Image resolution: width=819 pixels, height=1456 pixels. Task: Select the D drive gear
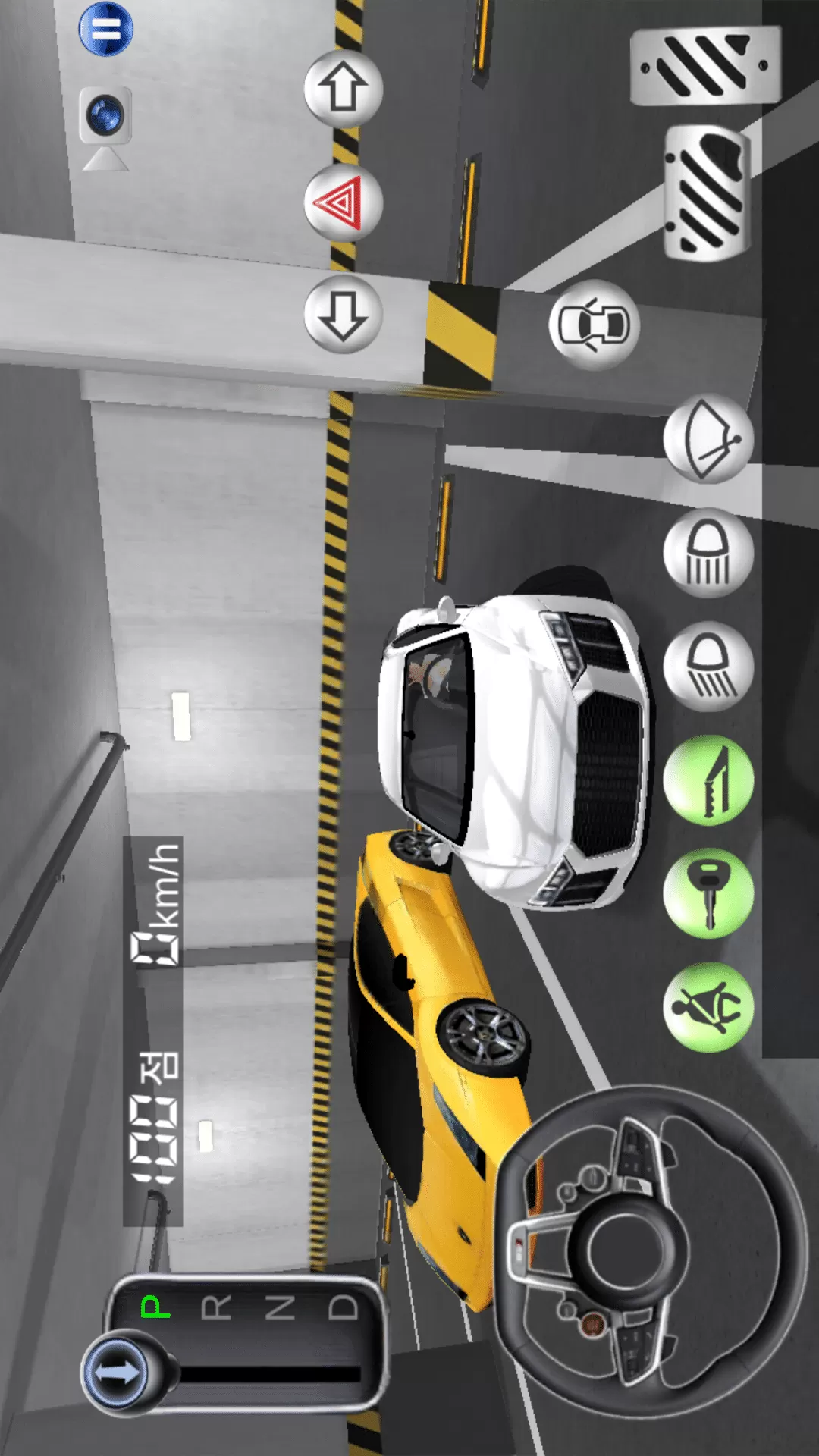tap(343, 1307)
